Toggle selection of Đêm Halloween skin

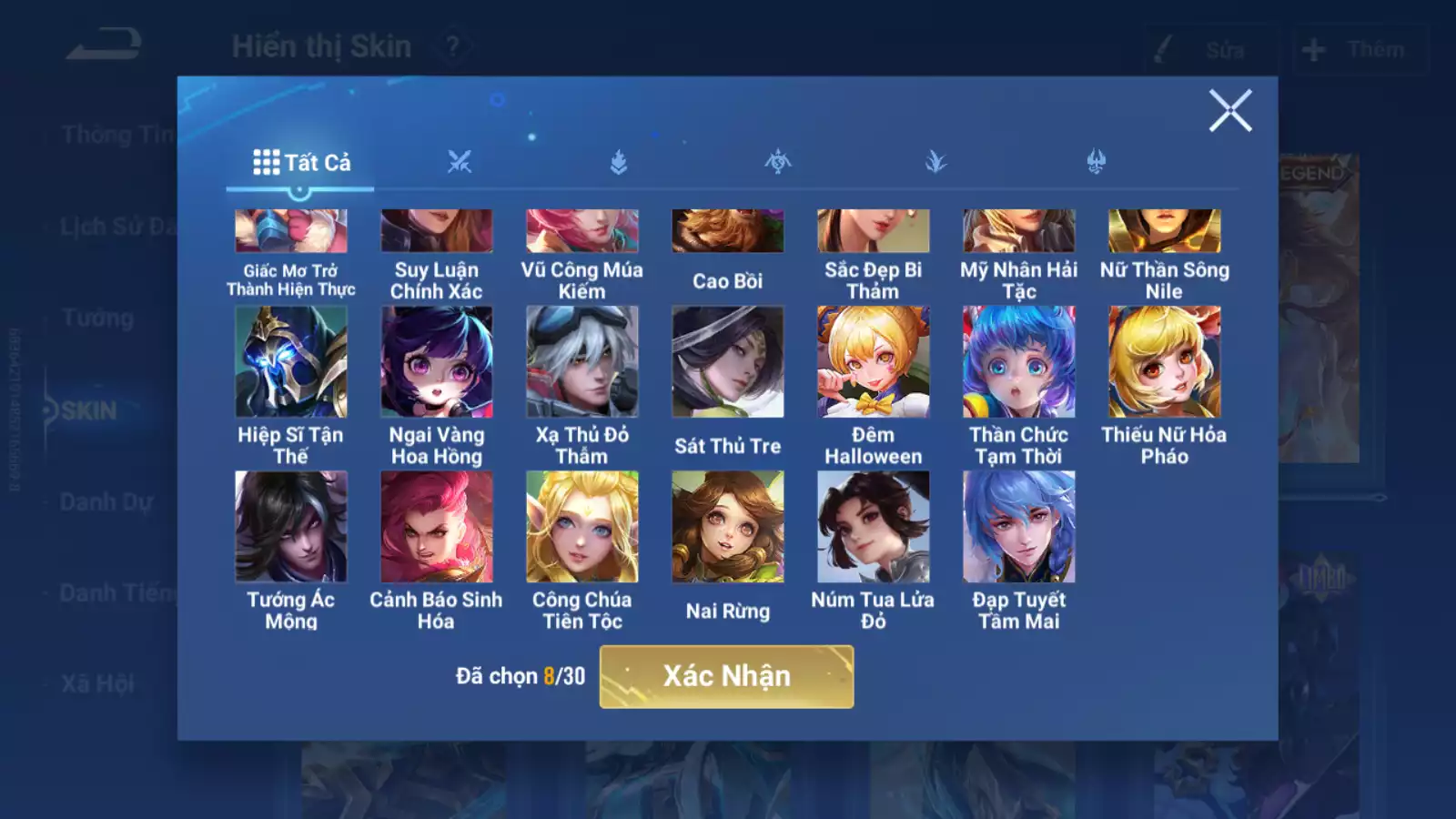coord(872,362)
